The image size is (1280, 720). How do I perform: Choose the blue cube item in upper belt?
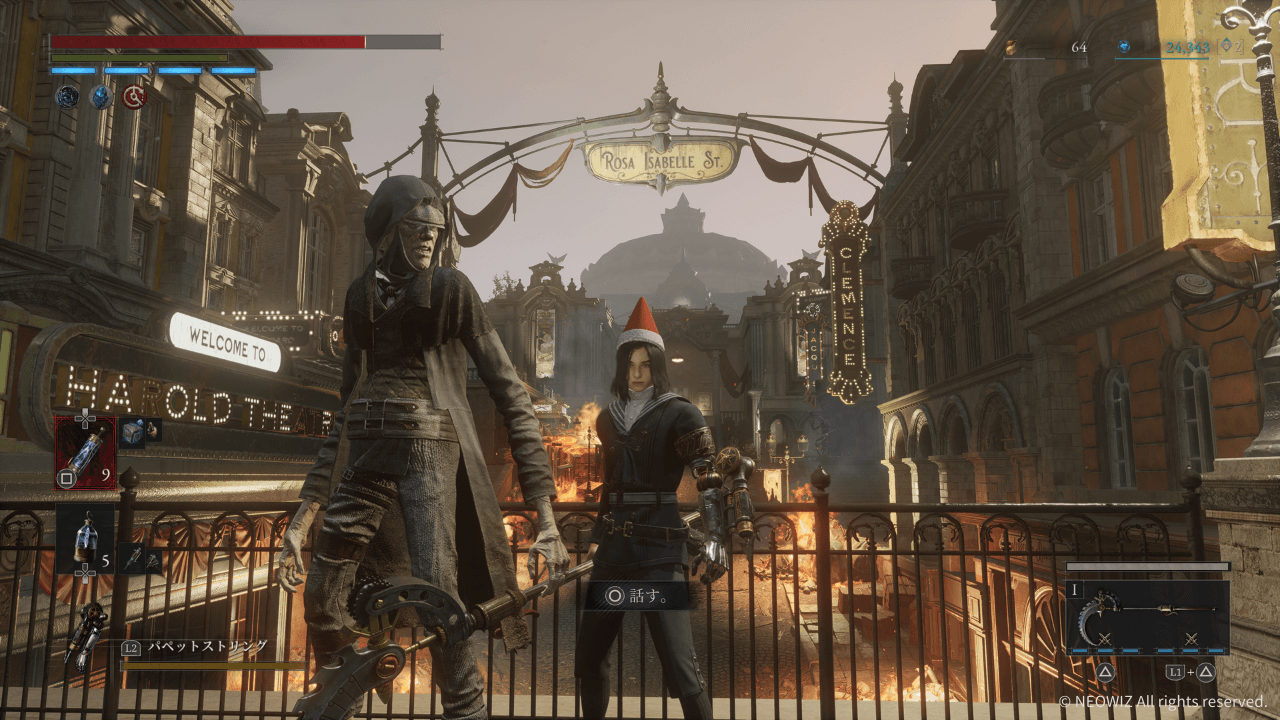131,431
